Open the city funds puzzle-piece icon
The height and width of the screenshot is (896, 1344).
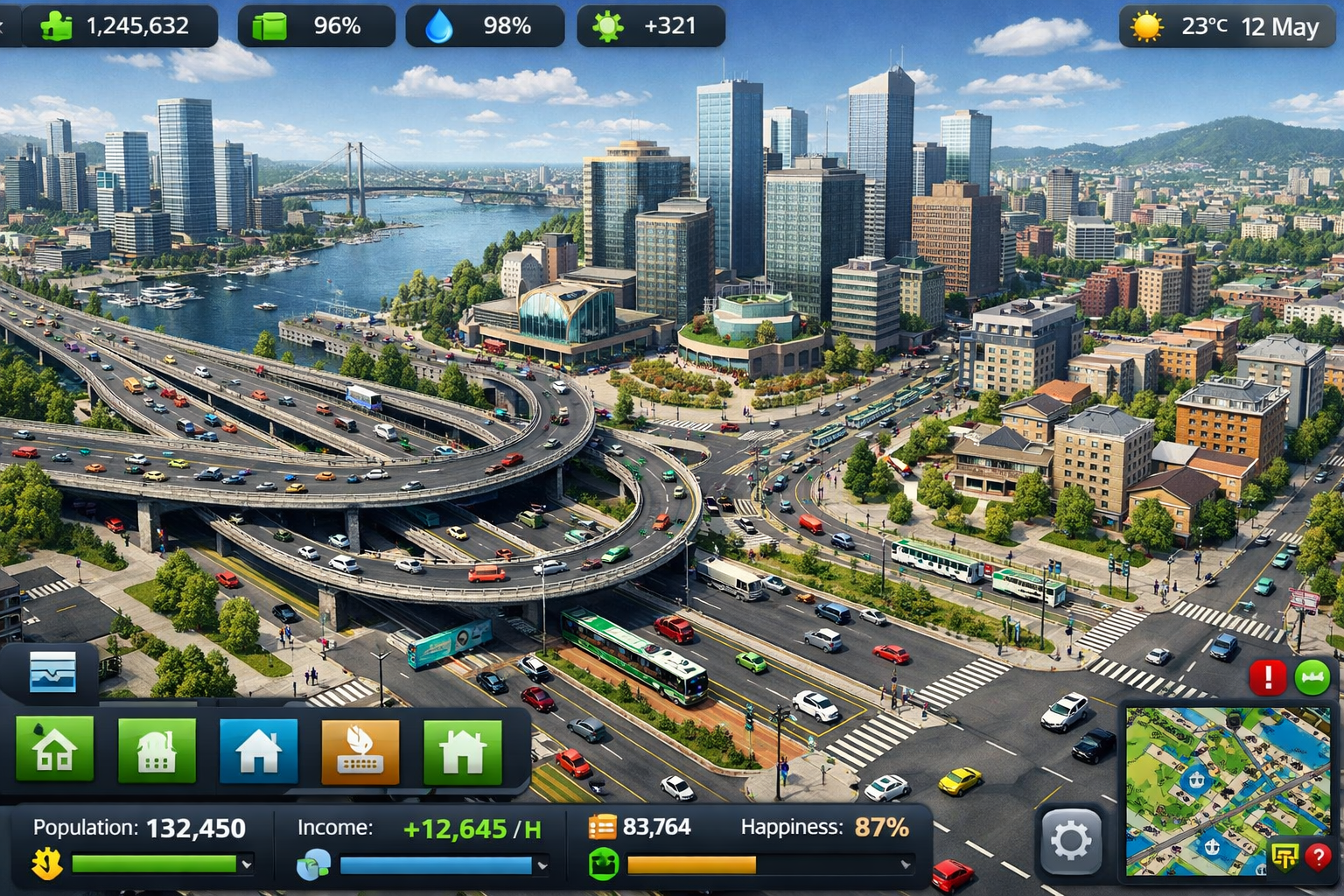(57, 25)
